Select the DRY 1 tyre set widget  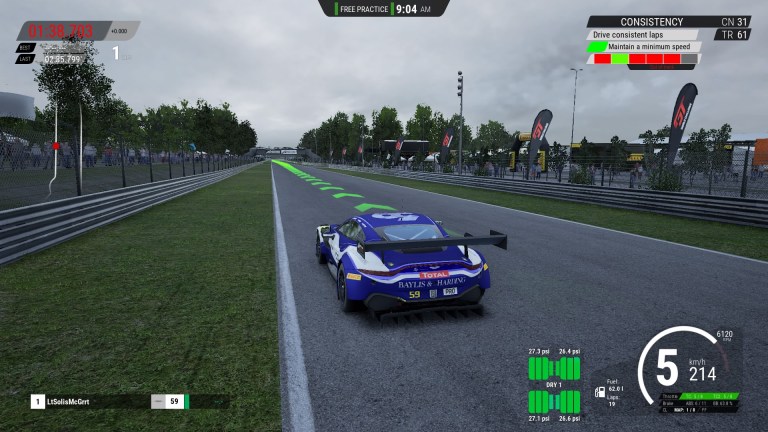(553, 384)
